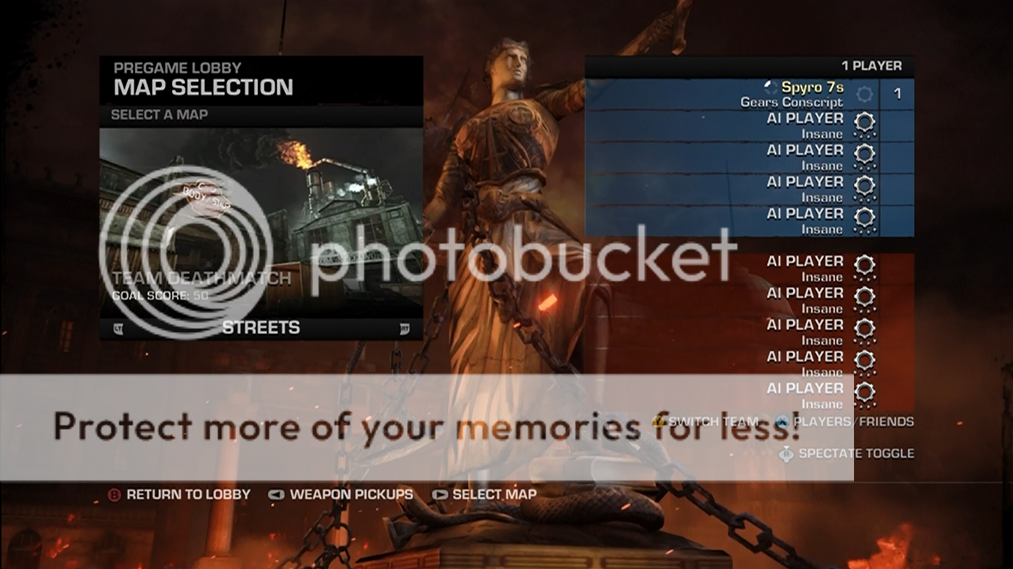
Task: Open the Weapon Pickups option
Action: tap(350, 494)
